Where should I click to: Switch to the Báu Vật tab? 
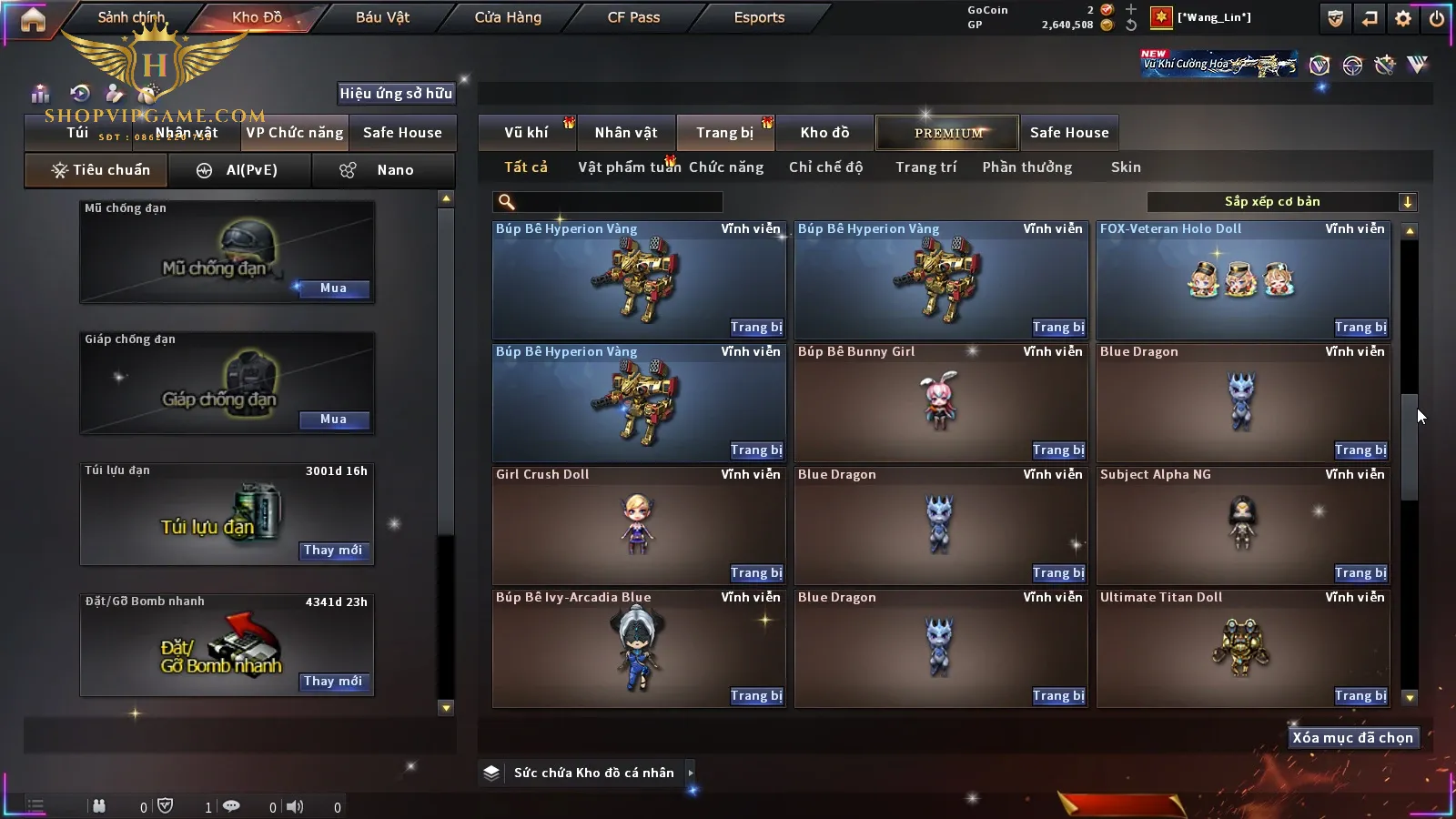click(382, 17)
